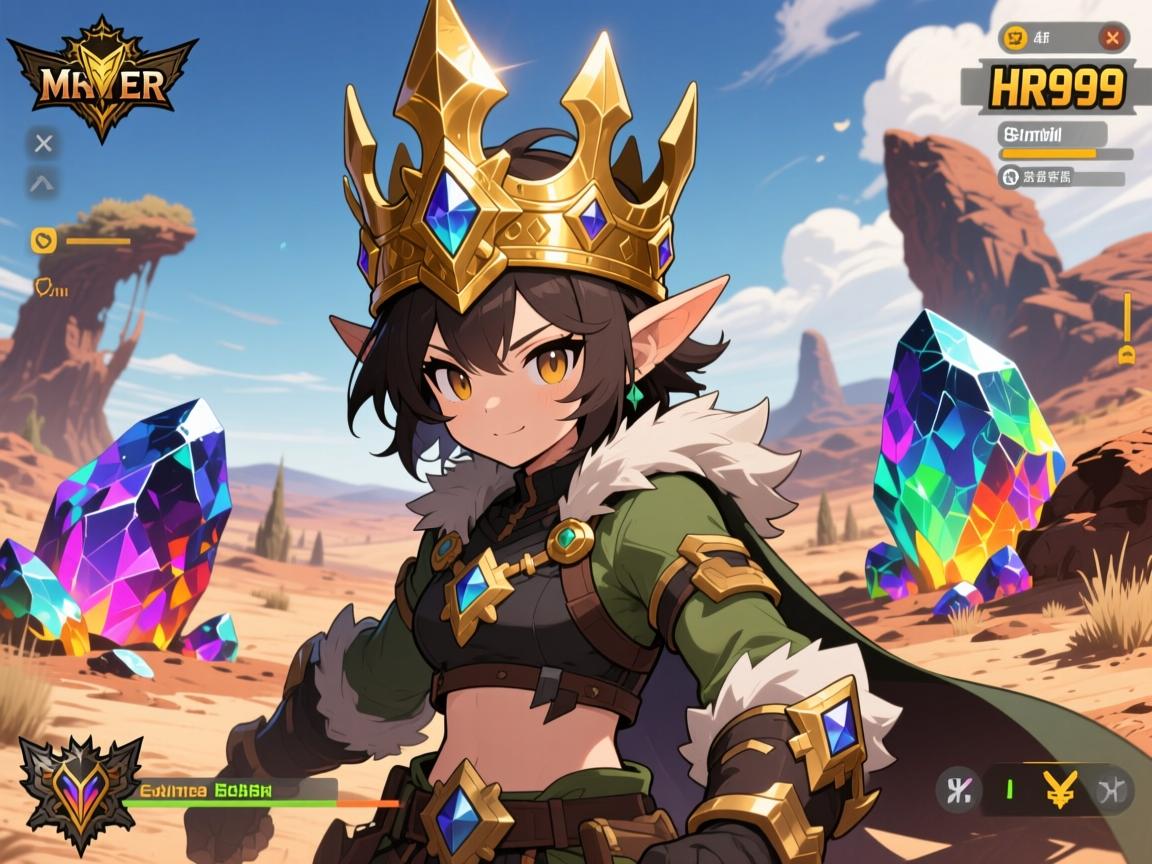Tap the spiked crest portrait emblem
The height and width of the screenshot is (864, 1152).
pyautogui.click(x=80, y=794)
